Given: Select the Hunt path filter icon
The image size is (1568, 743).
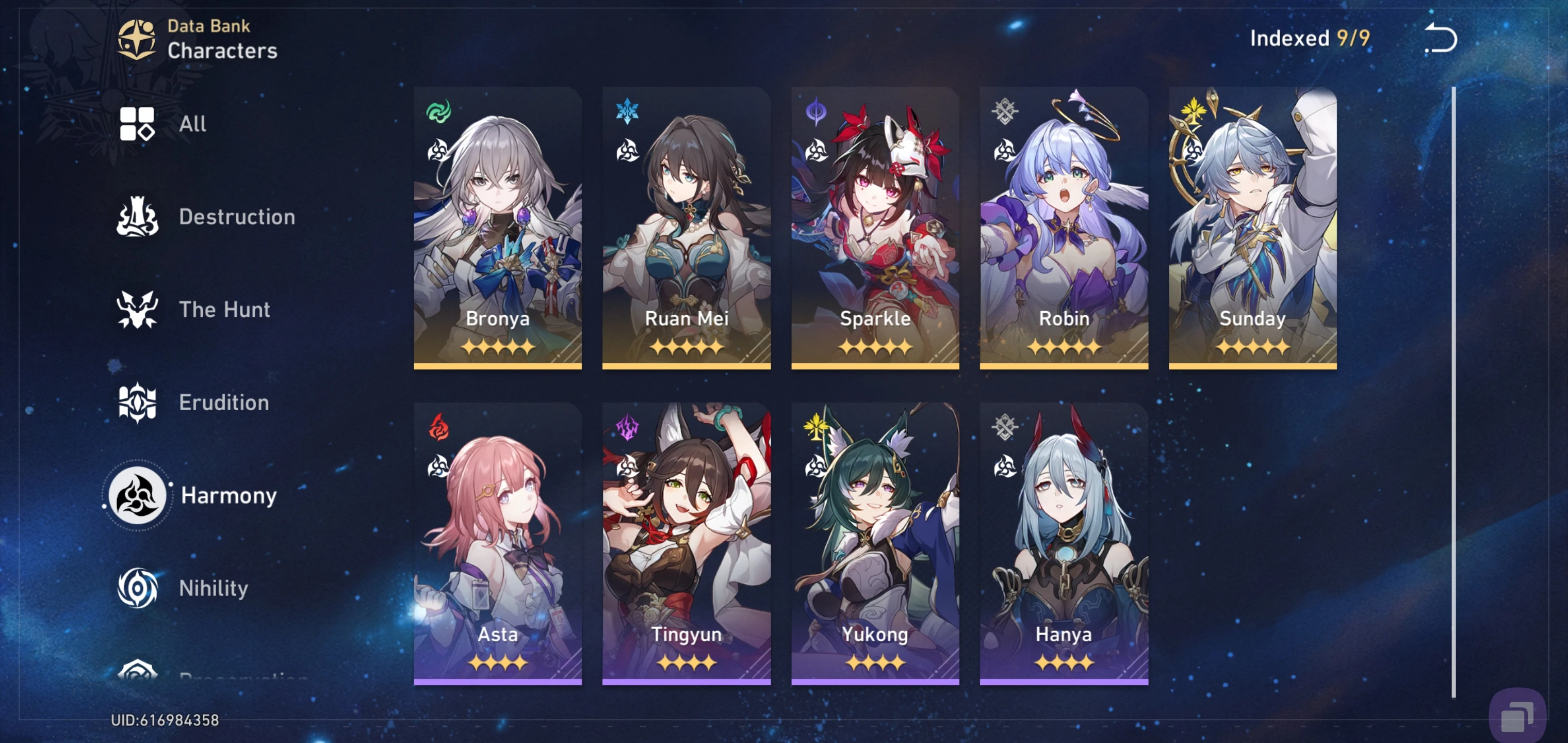Looking at the screenshot, I should pyautogui.click(x=139, y=310).
